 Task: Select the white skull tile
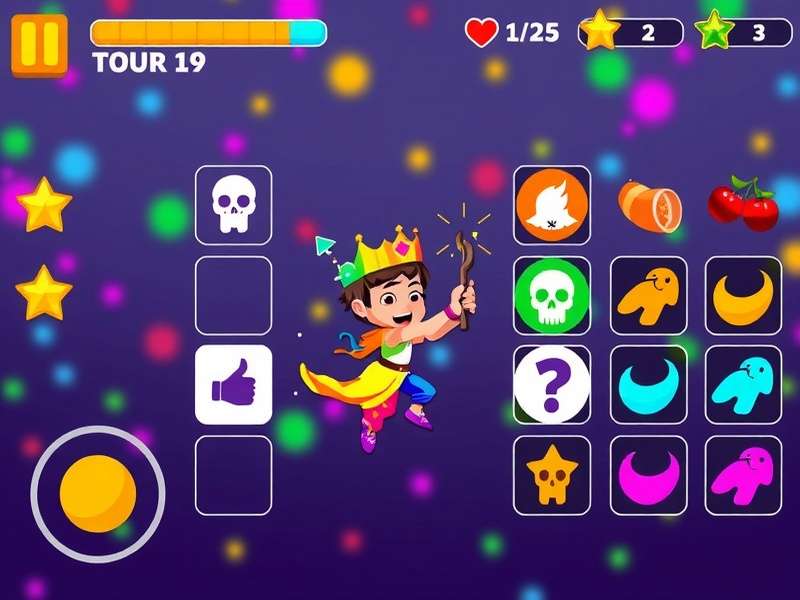pos(234,205)
